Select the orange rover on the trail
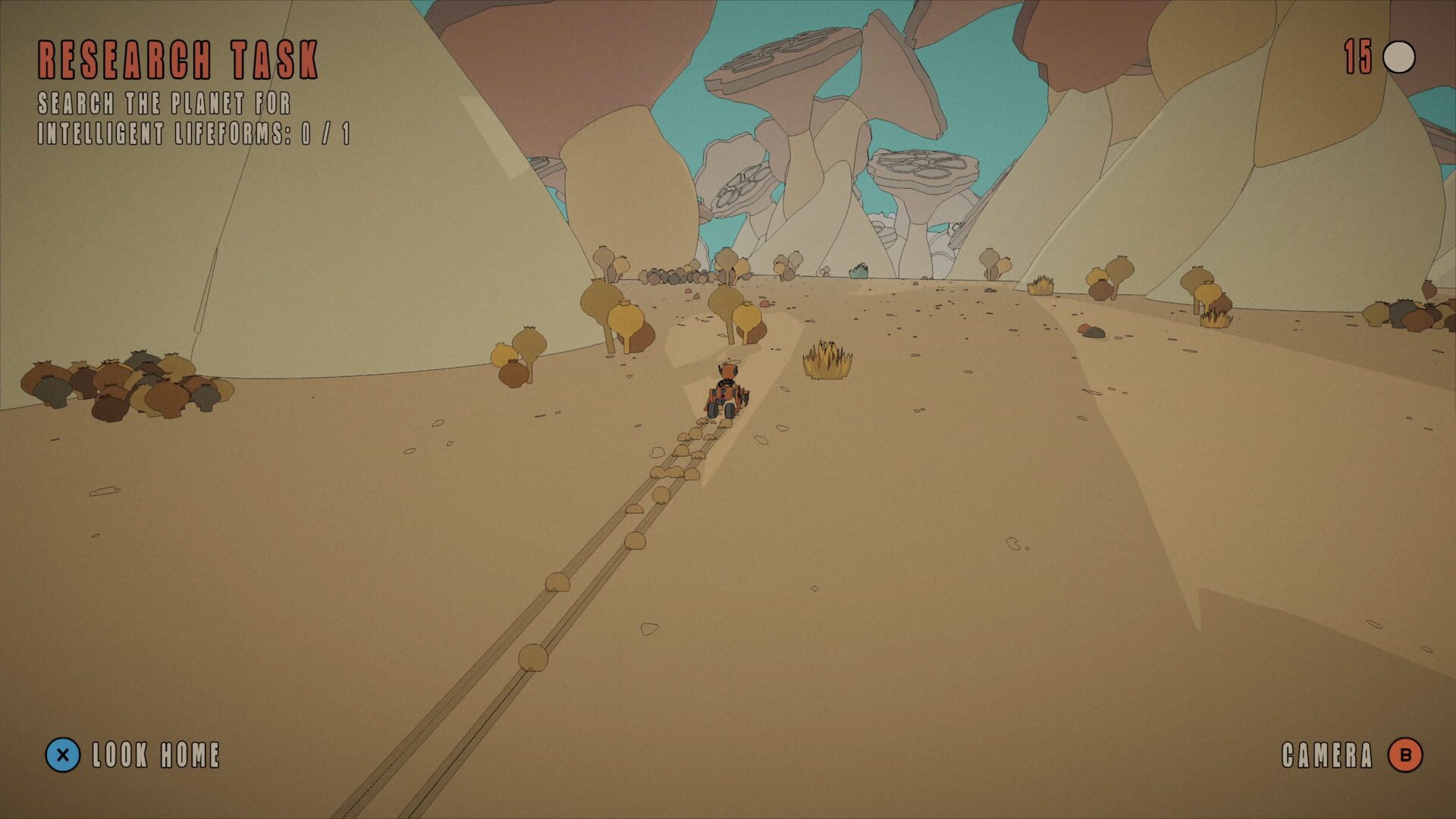This screenshot has height=819, width=1456. coord(726,398)
